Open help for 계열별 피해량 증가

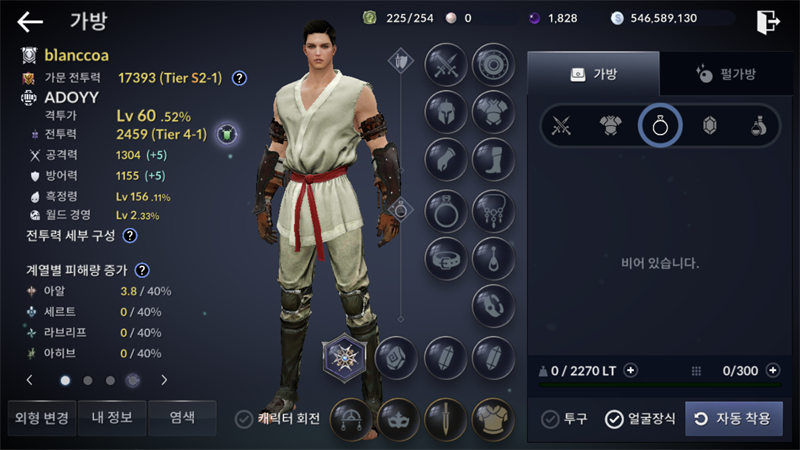pyautogui.click(x=143, y=270)
